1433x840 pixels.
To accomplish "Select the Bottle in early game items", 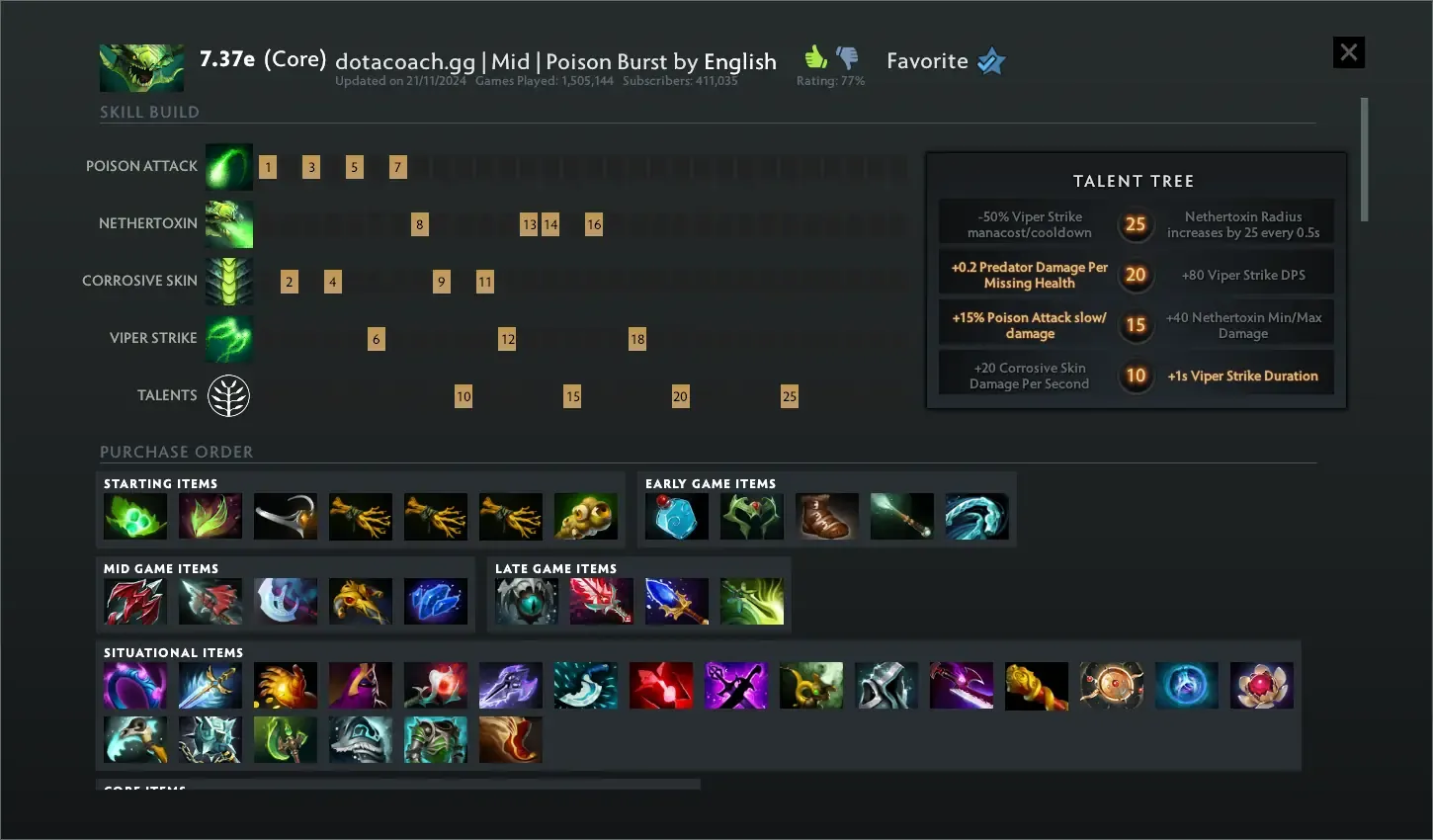I will 677,517.
